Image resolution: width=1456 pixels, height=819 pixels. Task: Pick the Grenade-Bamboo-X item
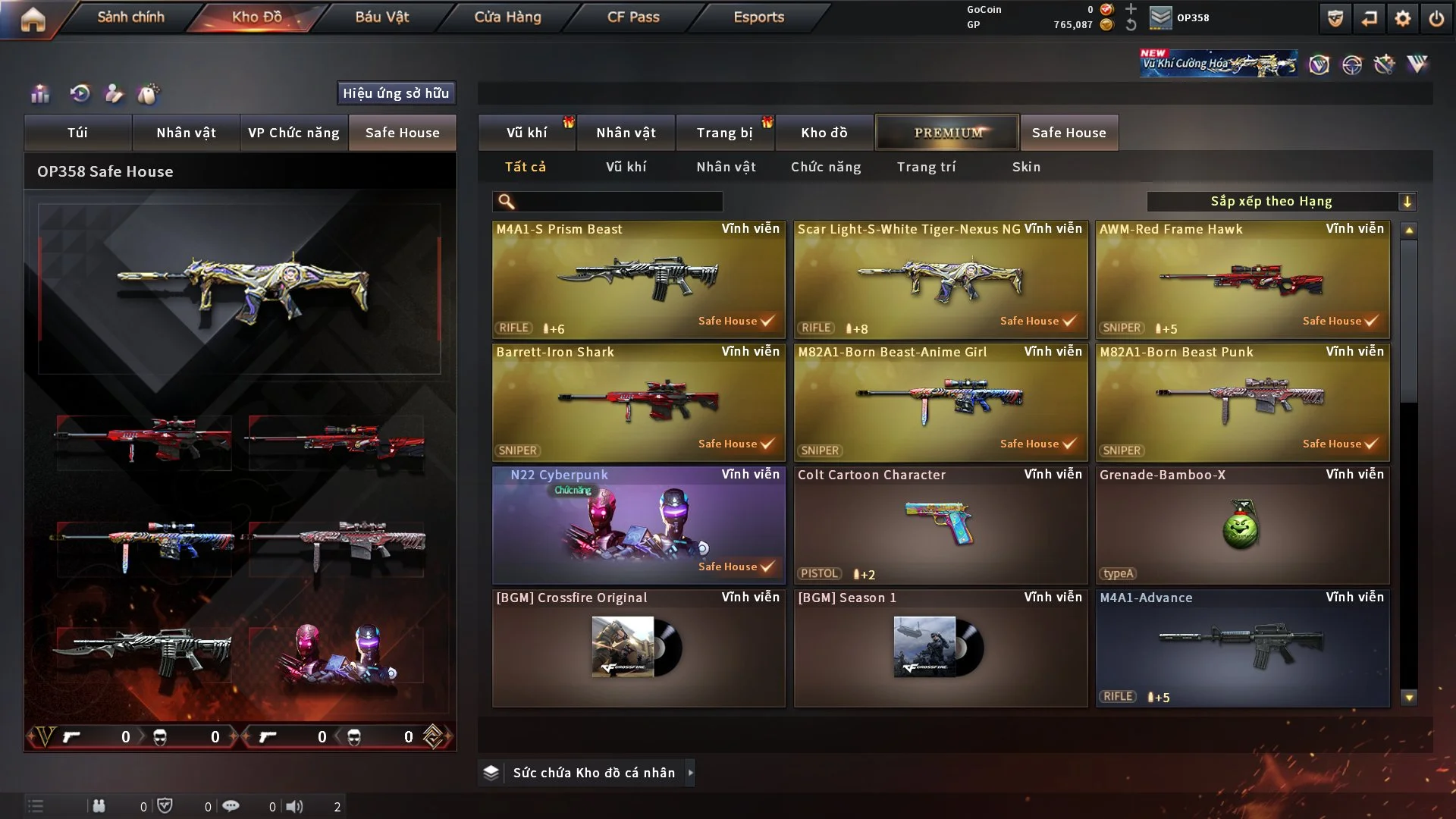pyautogui.click(x=1242, y=526)
